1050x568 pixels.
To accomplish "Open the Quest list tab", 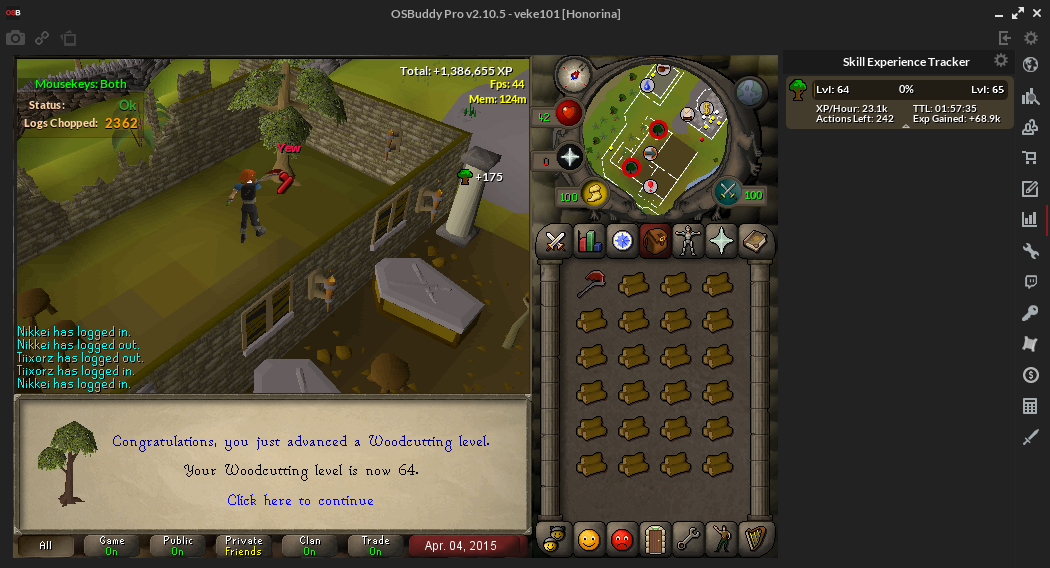I will (622, 241).
